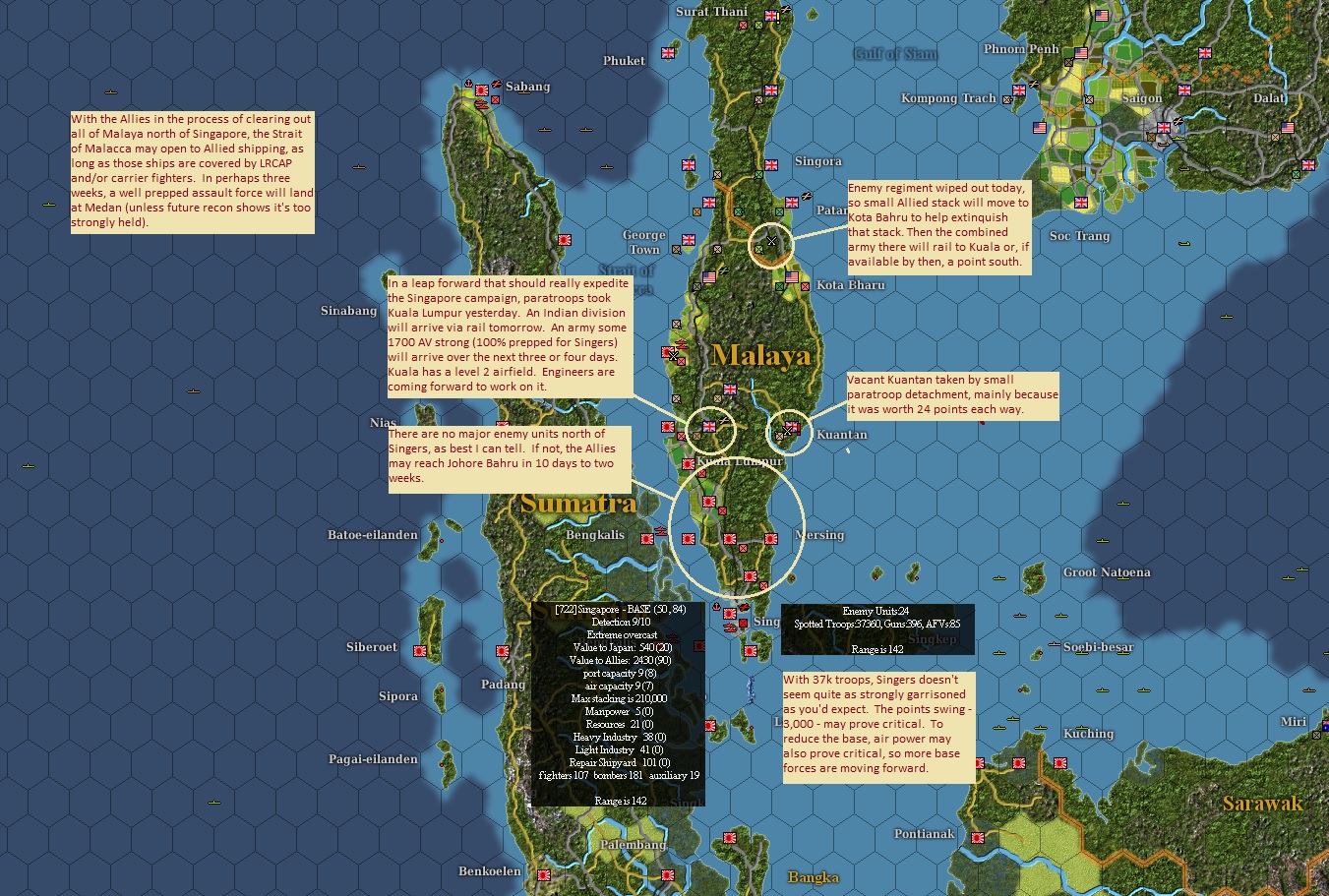Viewport: 1329px width, 896px height.
Task: Select the large circled area near Mersing
Action: tap(738, 536)
